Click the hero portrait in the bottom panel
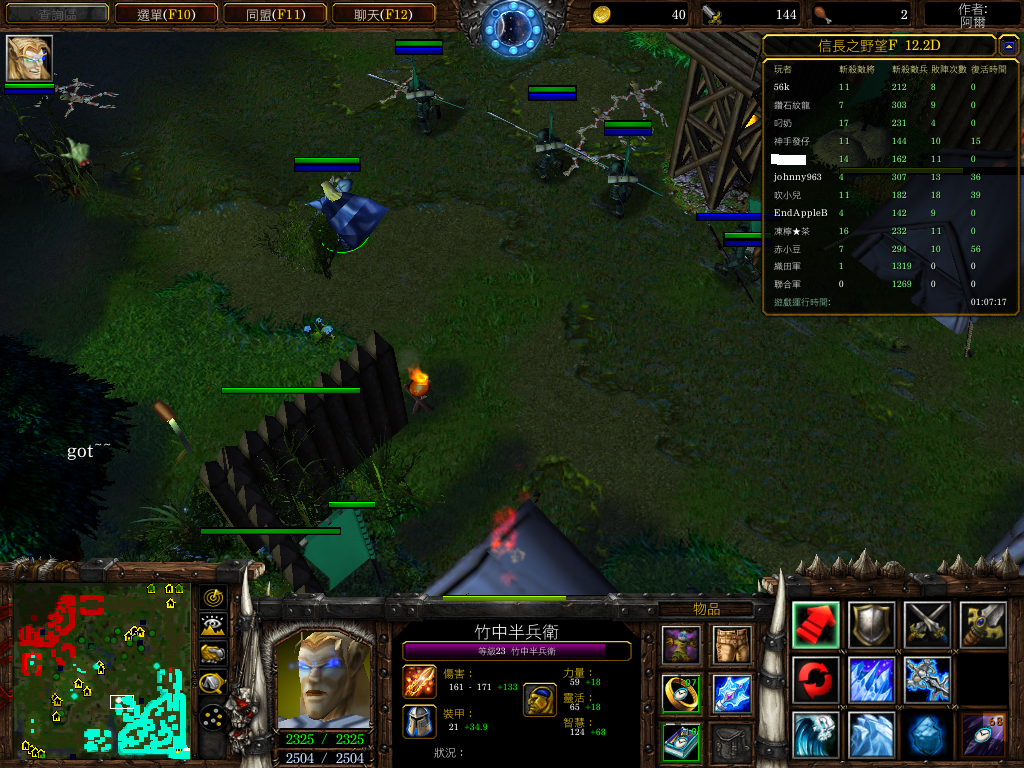 pos(320,680)
